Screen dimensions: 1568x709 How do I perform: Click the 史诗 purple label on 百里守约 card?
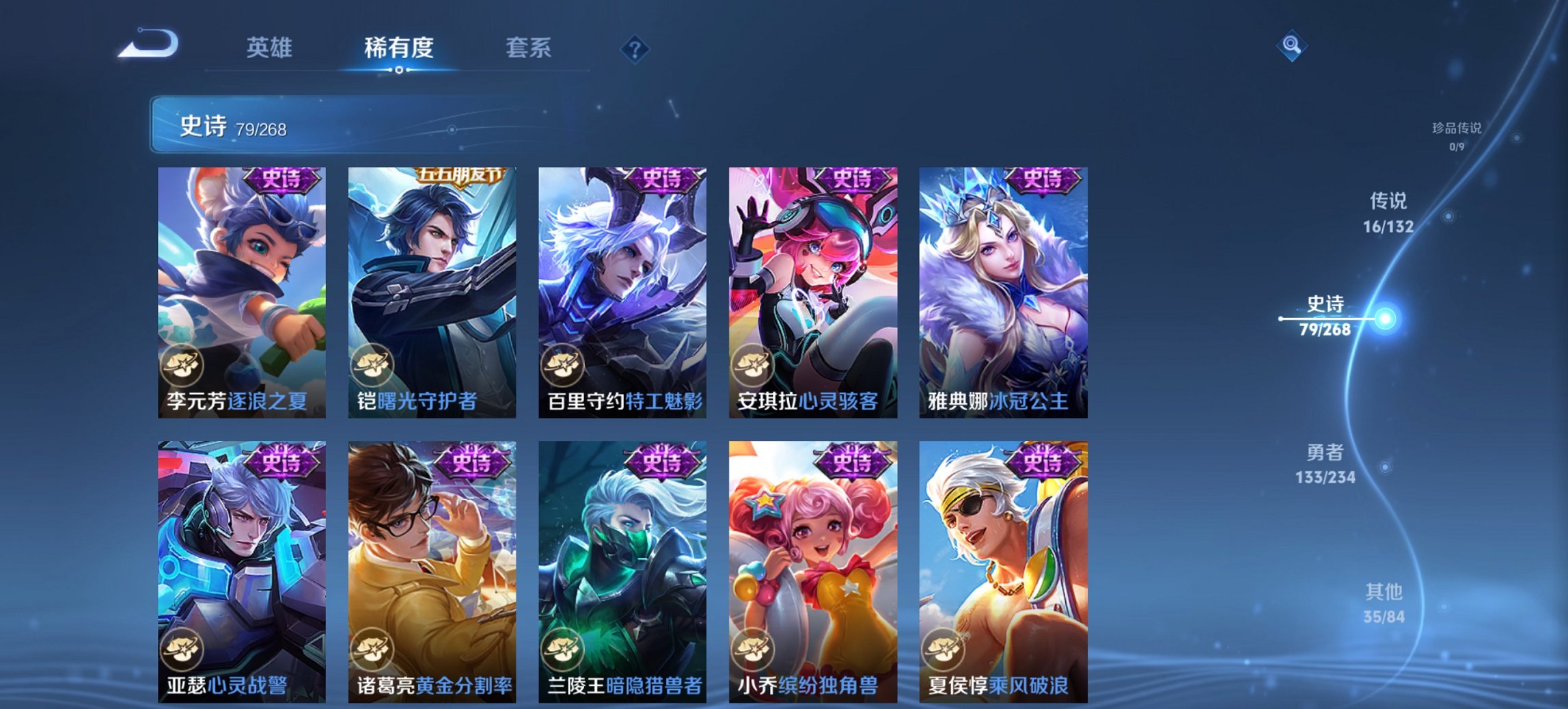663,179
